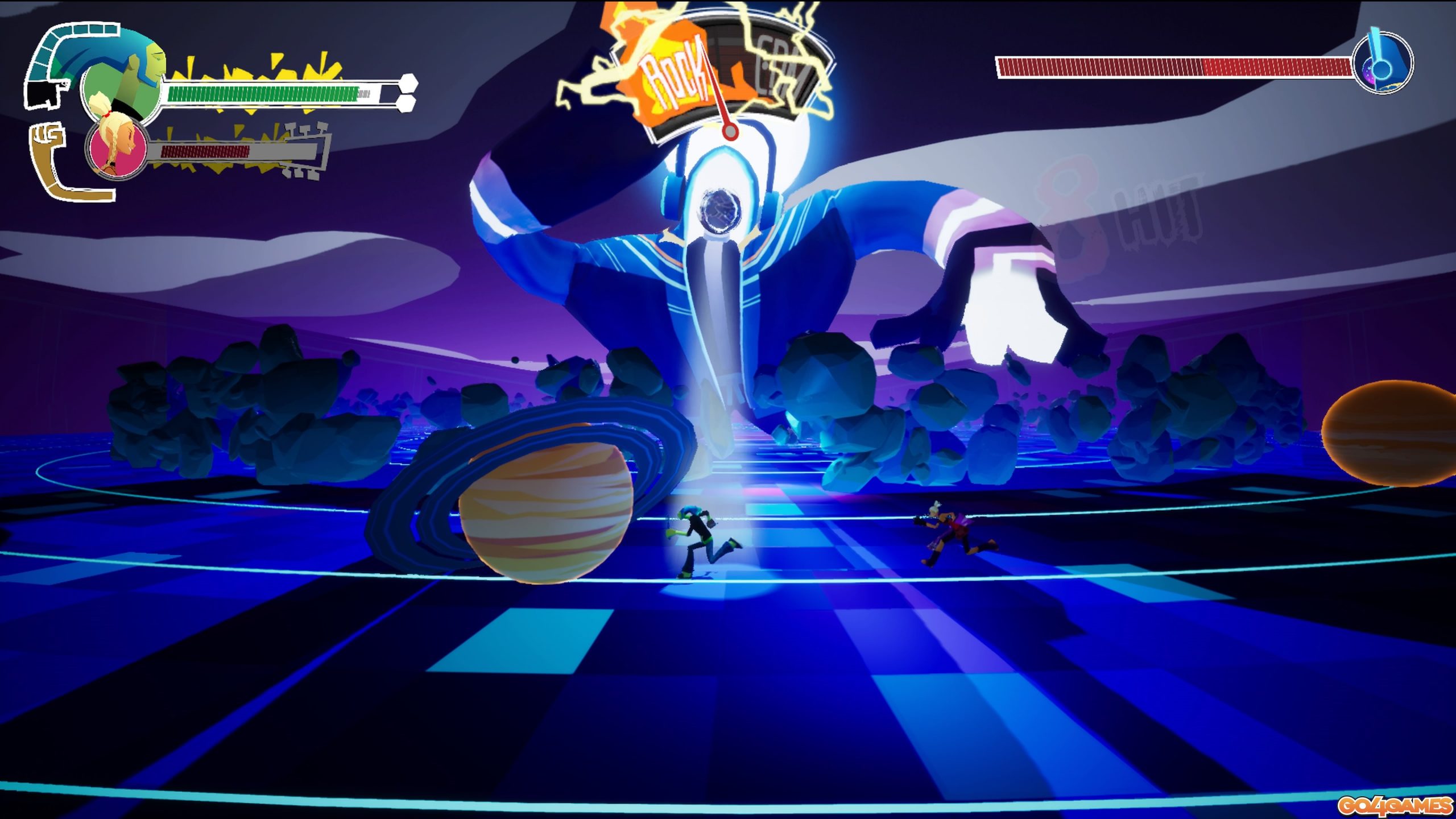Select Mayday's pink character portrait
This screenshot has width=1456, height=819.
(x=118, y=149)
